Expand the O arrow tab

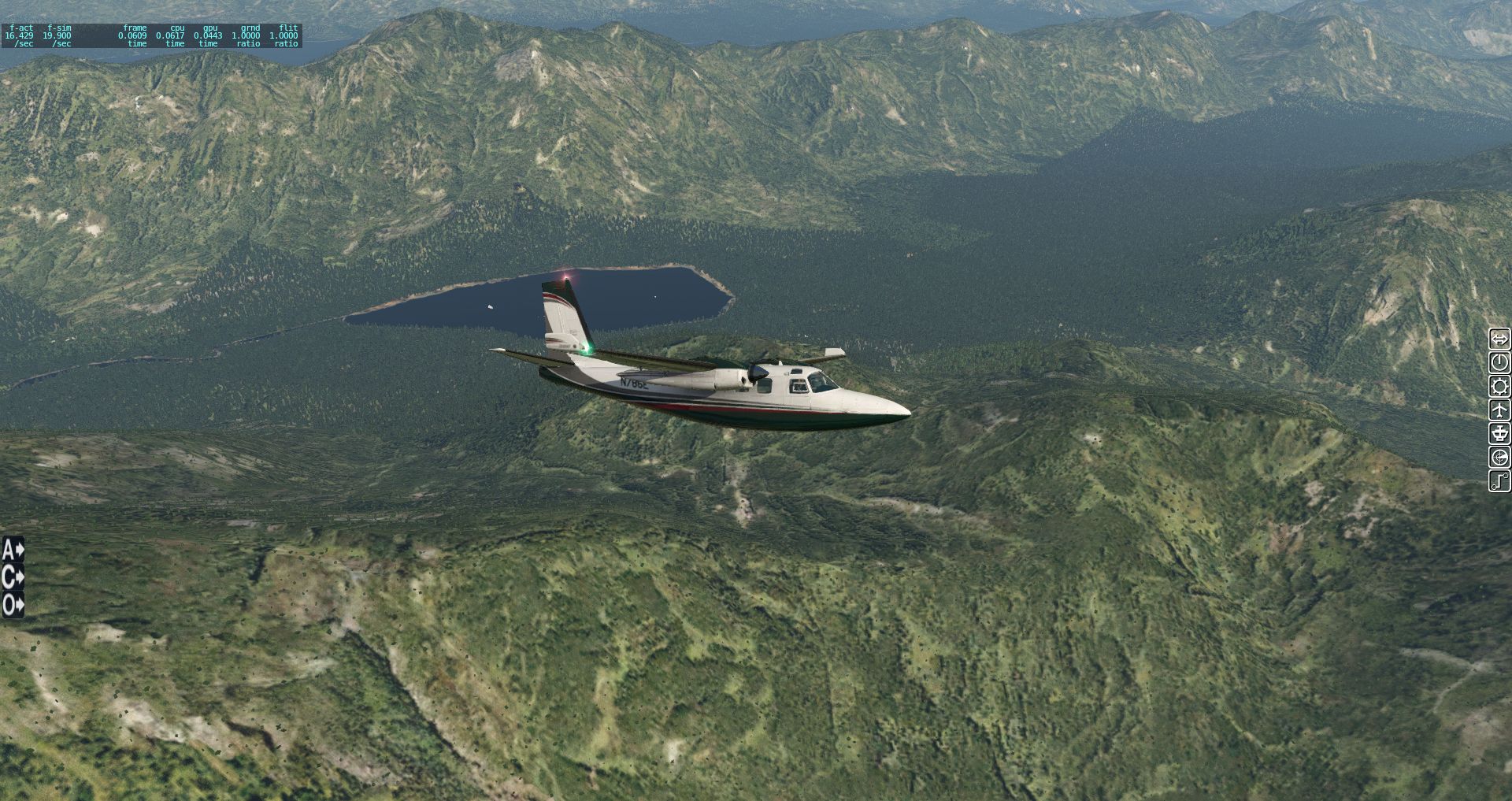[x=13, y=606]
